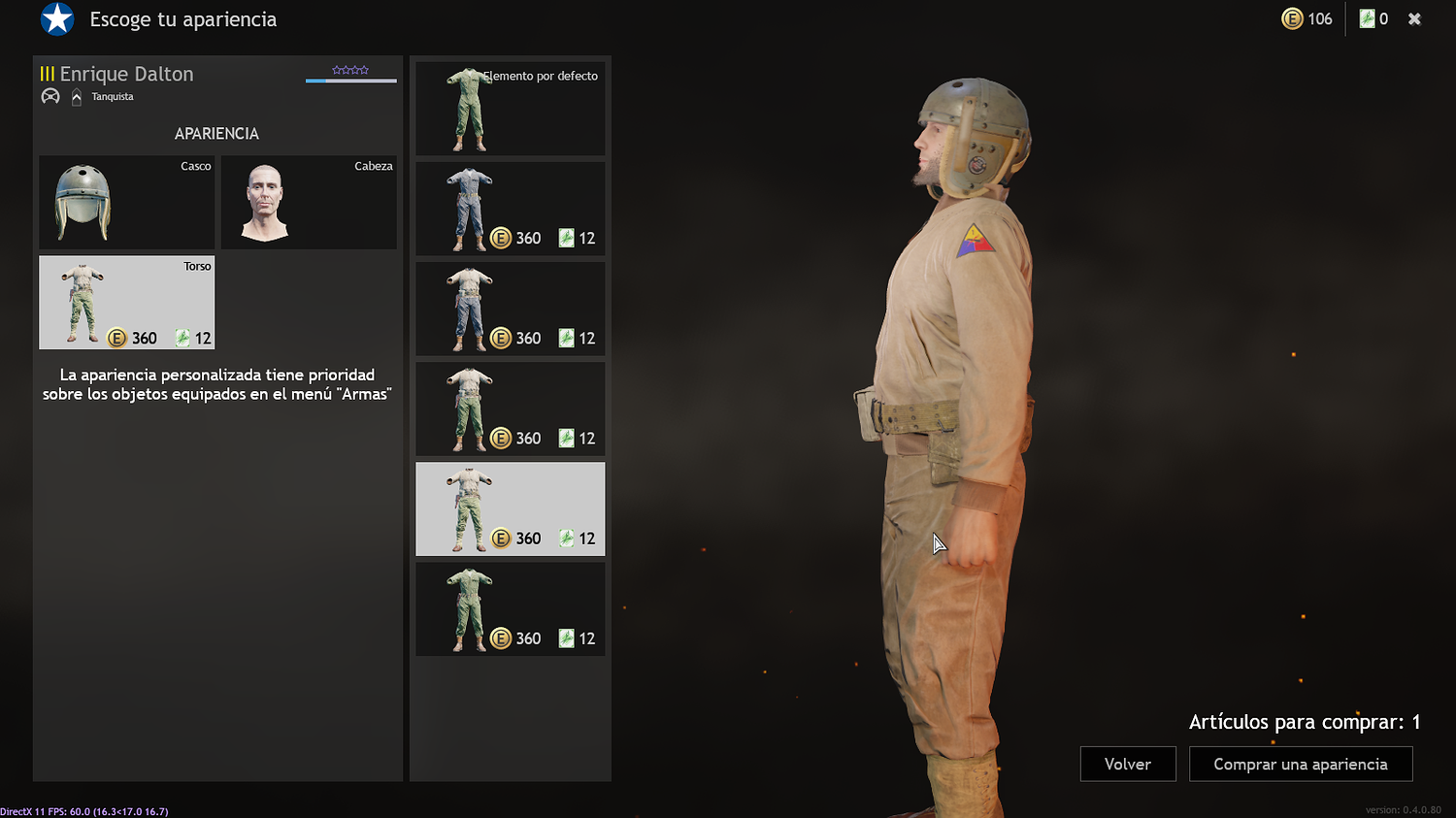The height and width of the screenshot is (818, 1456).
Task: Select the Elemento por defecto outfit
Action: [510, 107]
